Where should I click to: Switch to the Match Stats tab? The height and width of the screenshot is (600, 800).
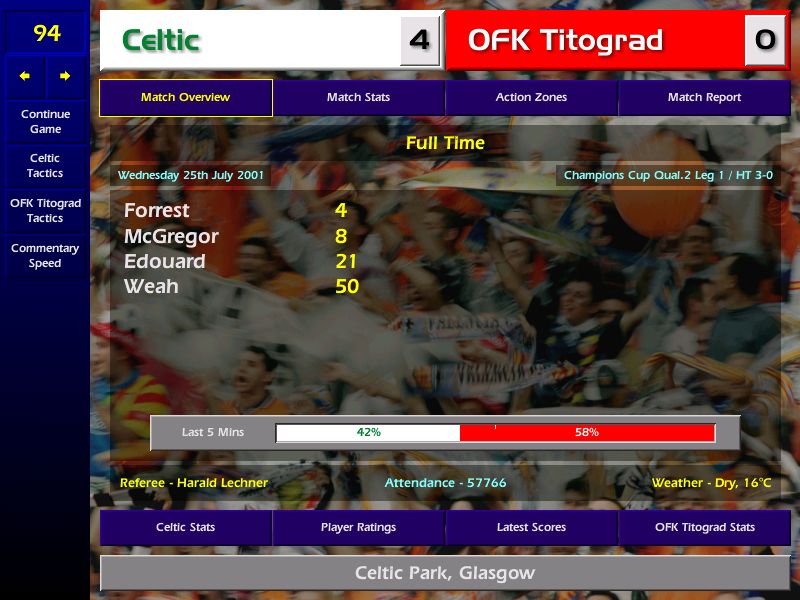pos(358,97)
